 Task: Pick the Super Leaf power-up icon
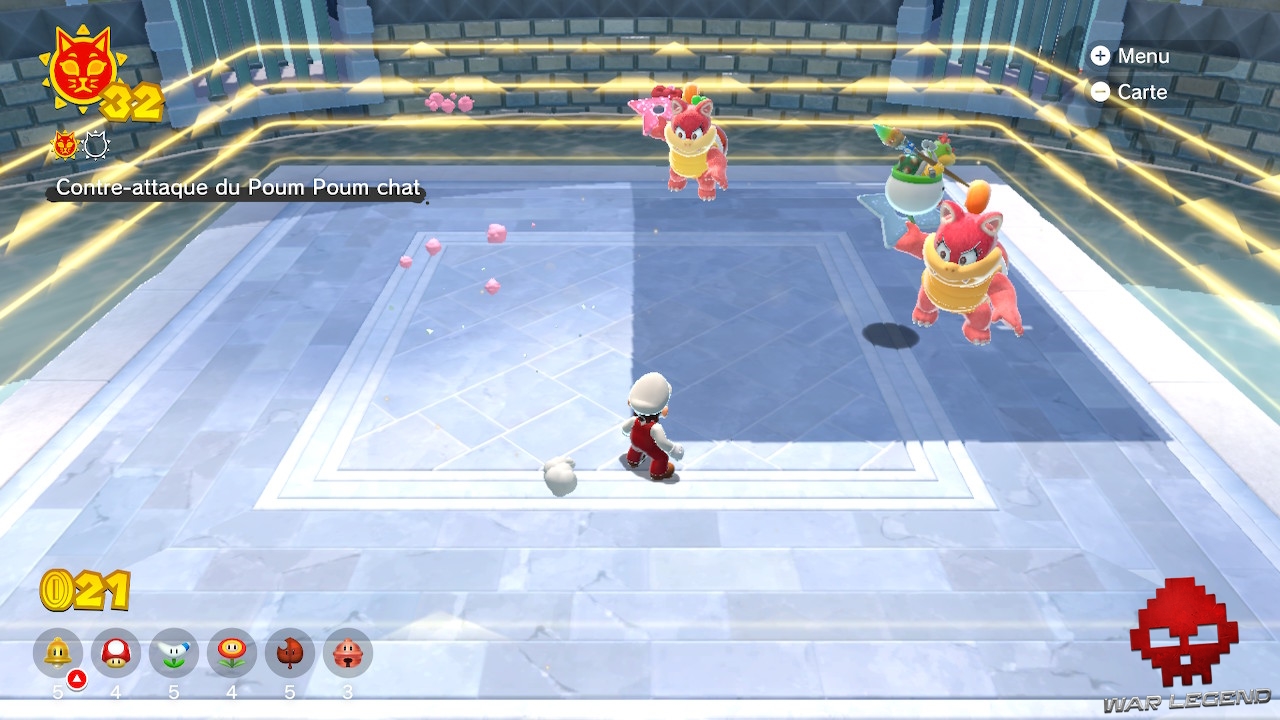[290, 653]
